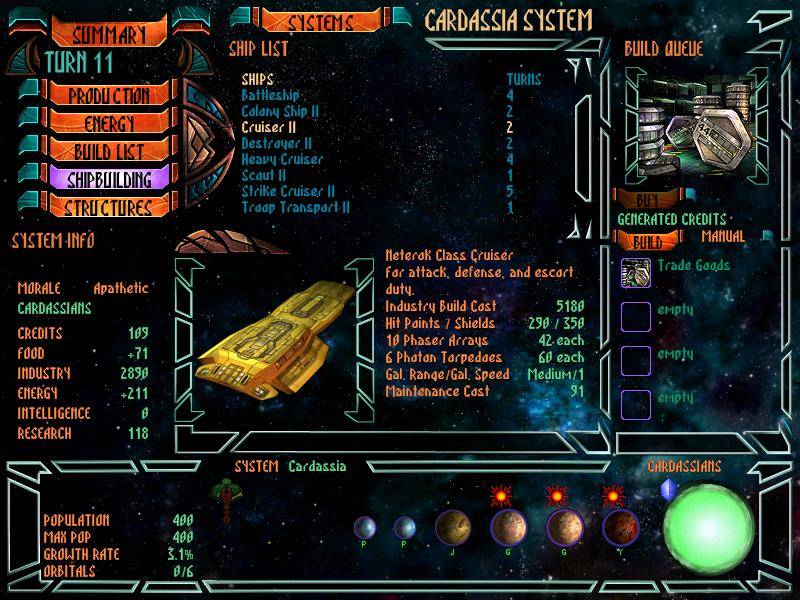800x600 pixels.
Task: Select the Shipbuilding tab
Action: pos(109,180)
